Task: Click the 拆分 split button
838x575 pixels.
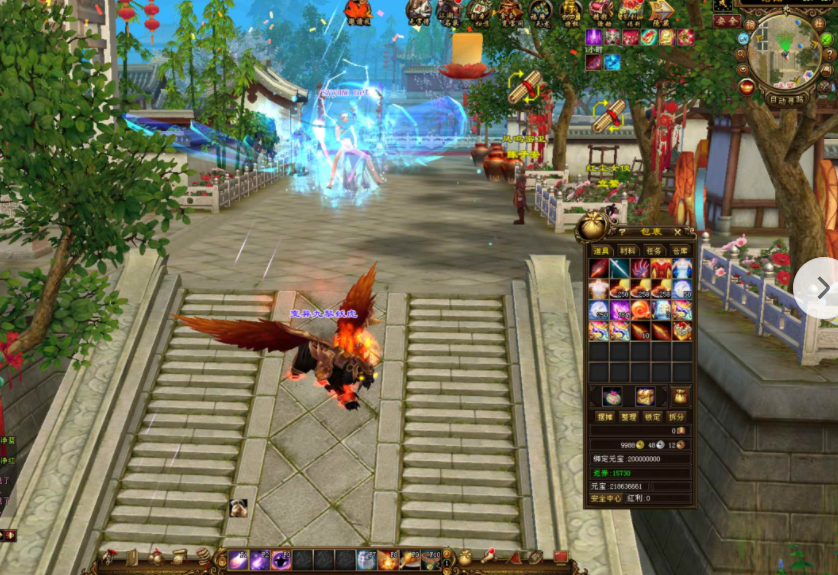Action: [x=678, y=416]
